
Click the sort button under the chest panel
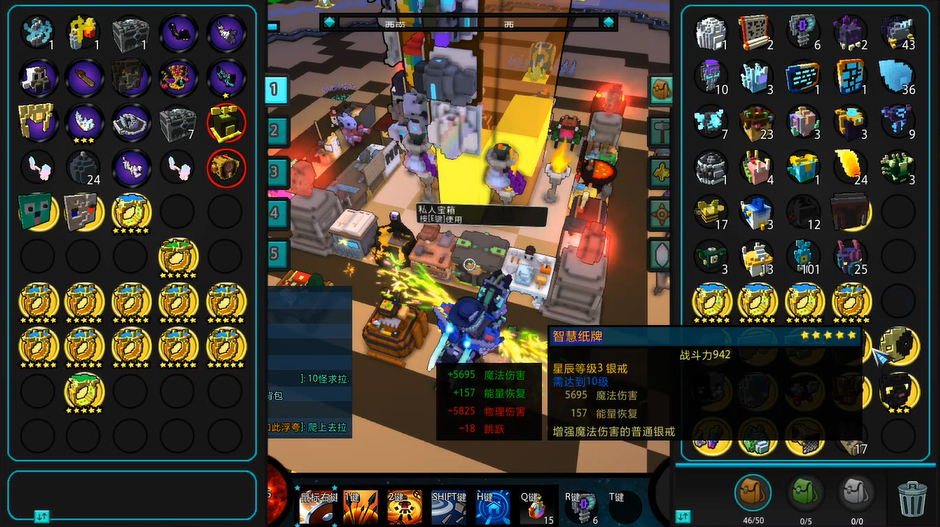pyautogui.click(x=42, y=516)
